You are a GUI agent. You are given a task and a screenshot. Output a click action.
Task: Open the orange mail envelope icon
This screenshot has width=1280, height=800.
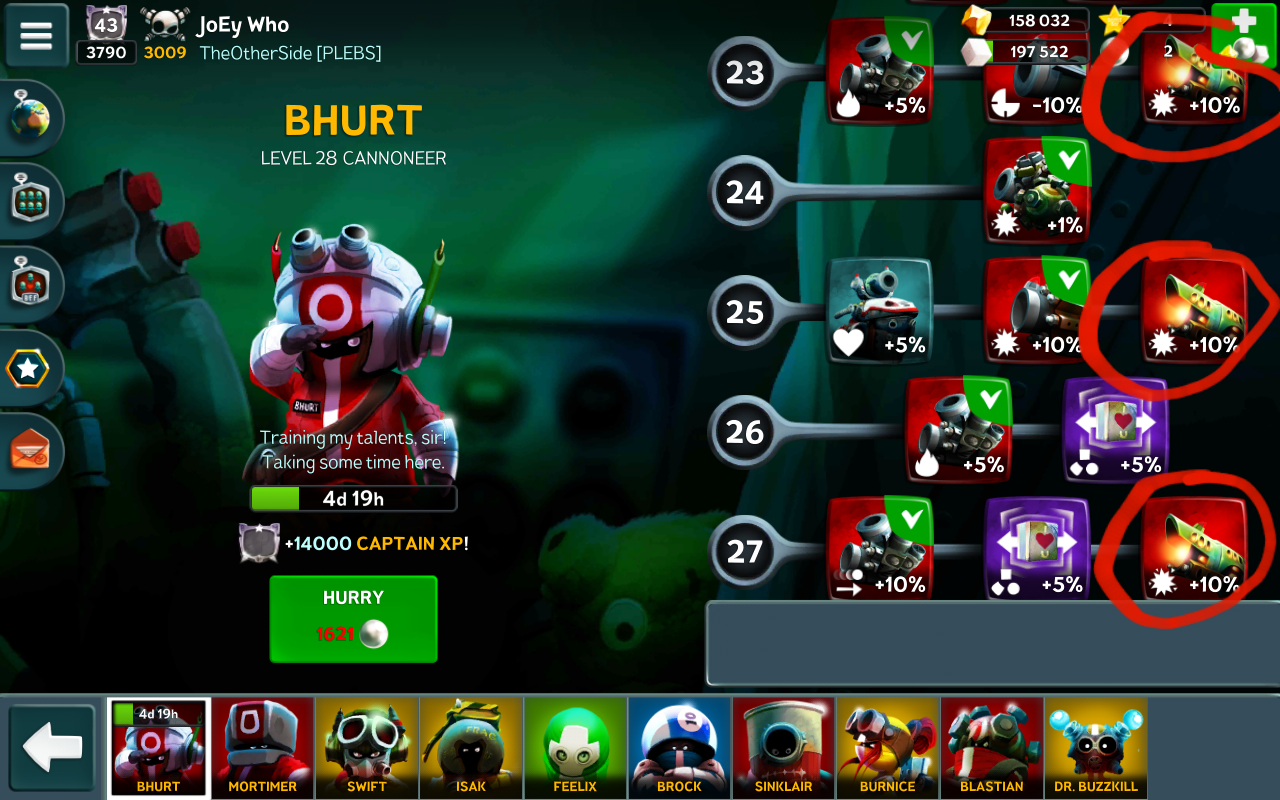[29, 452]
